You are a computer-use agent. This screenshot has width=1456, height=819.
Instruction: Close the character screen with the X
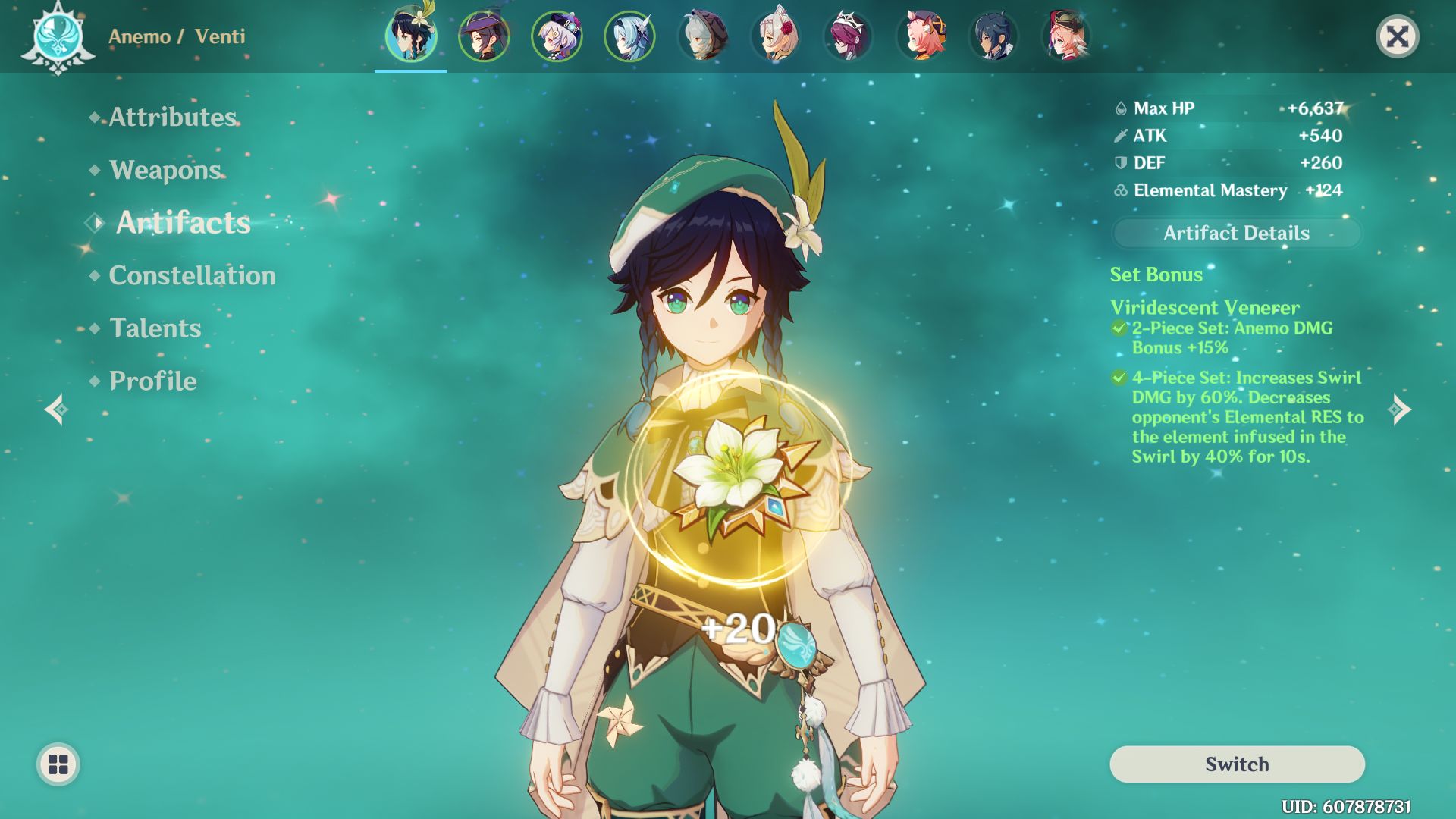[x=1397, y=36]
